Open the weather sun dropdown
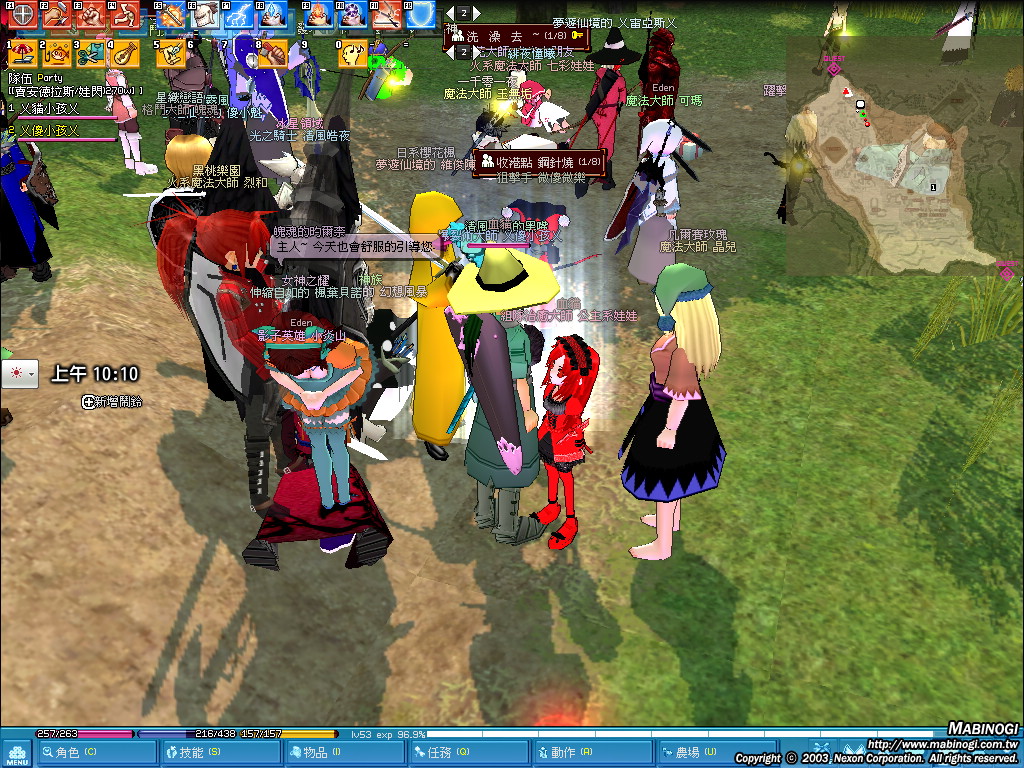This screenshot has width=1024, height=768. click(x=19, y=374)
